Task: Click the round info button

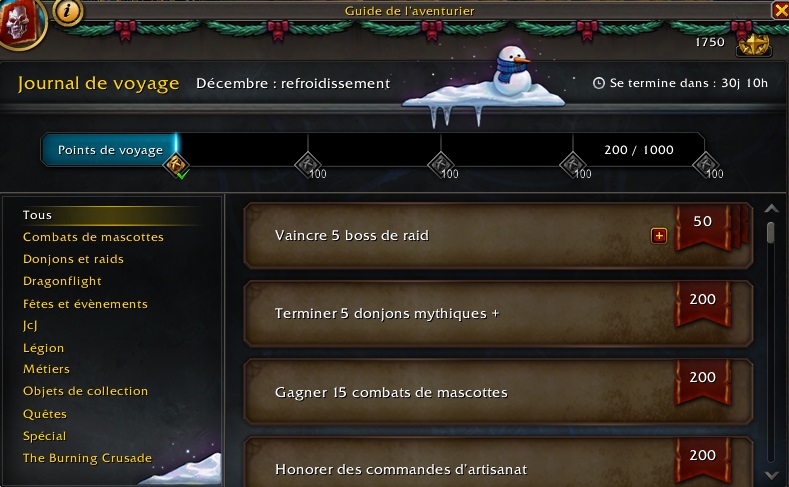Action: 68,12
